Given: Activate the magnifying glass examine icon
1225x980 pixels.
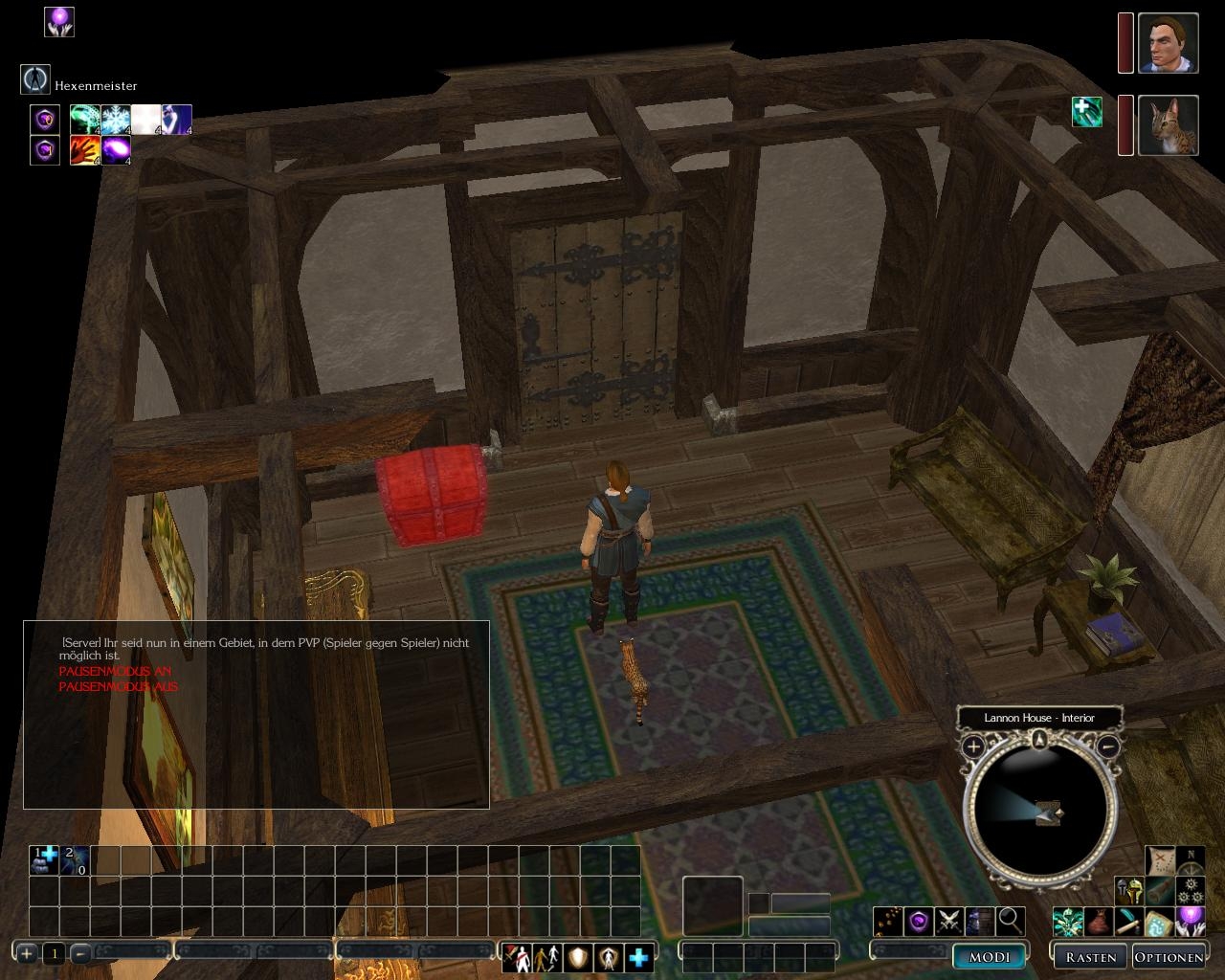Looking at the screenshot, I should tap(1011, 922).
